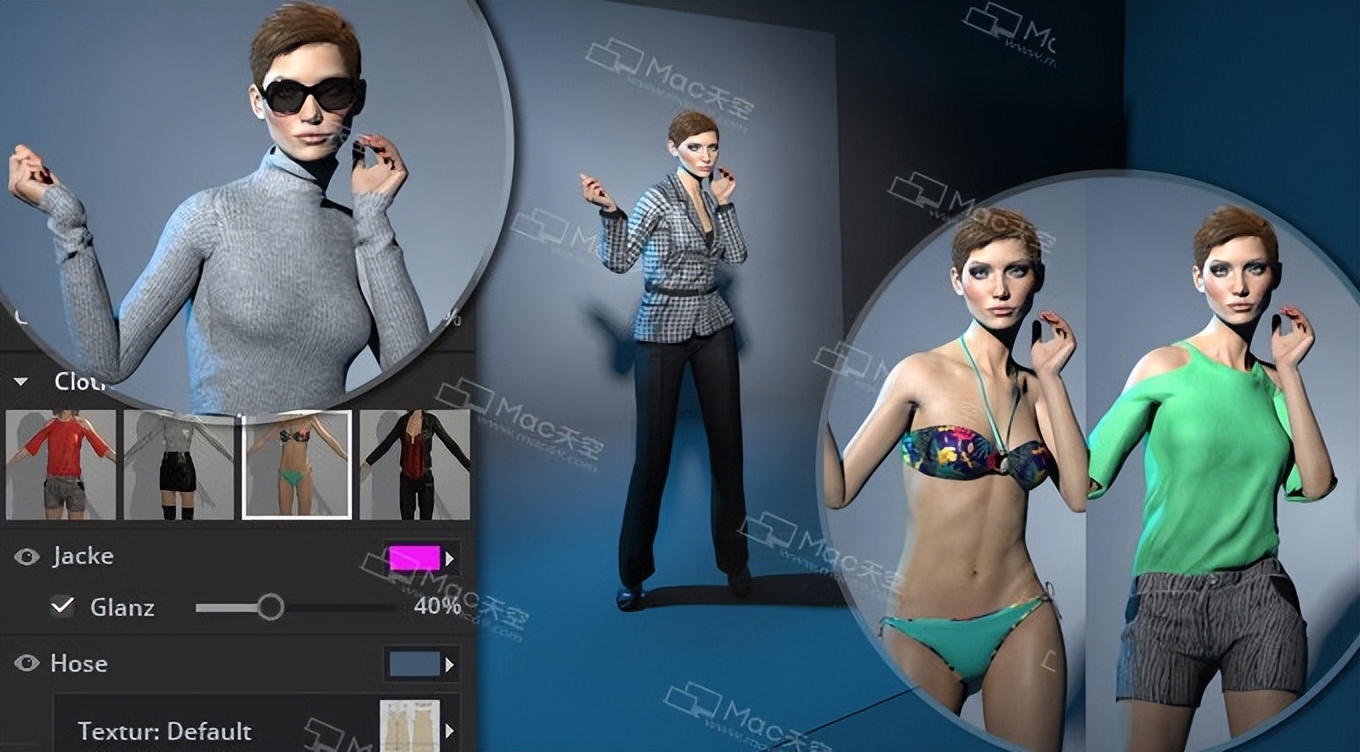Select the red shirt outfit thumbnail
Screen dimensions: 1360x752
click(x=62, y=464)
